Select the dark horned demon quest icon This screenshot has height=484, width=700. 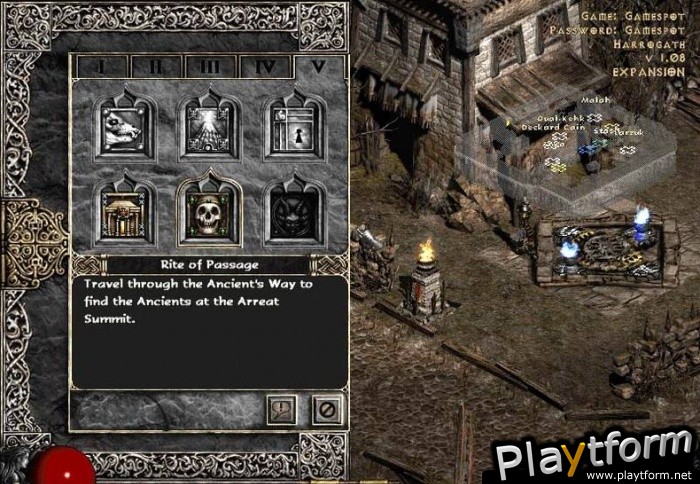[x=294, y=213]
